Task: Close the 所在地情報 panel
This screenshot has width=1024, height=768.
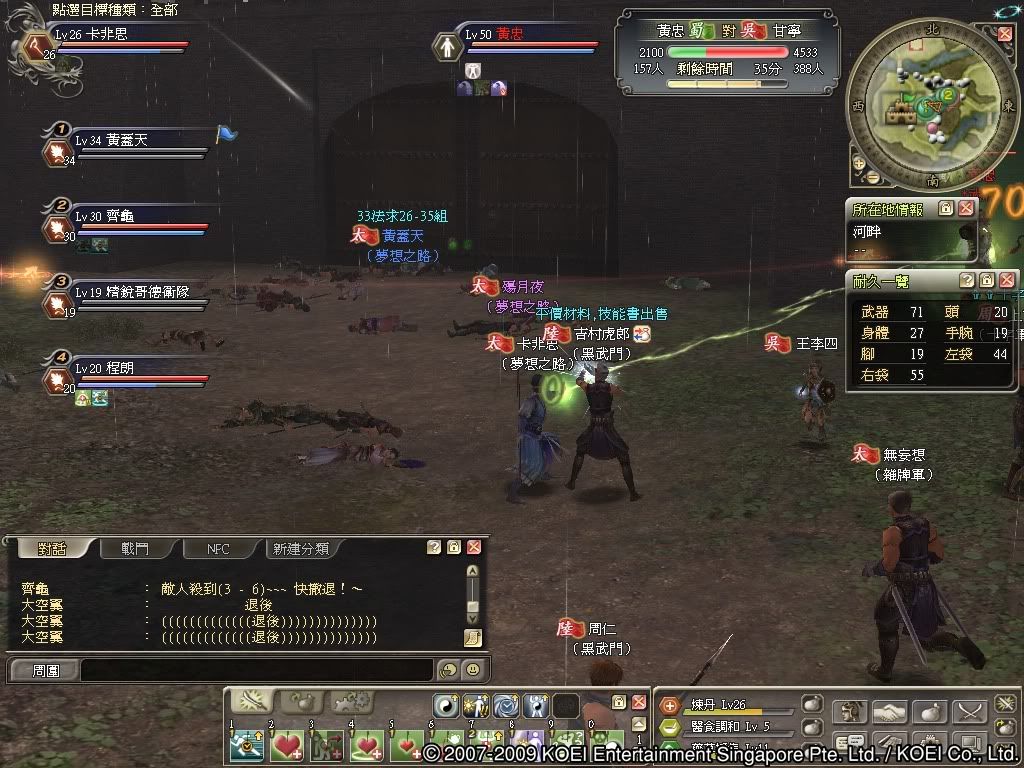Action: click(966, 209)
